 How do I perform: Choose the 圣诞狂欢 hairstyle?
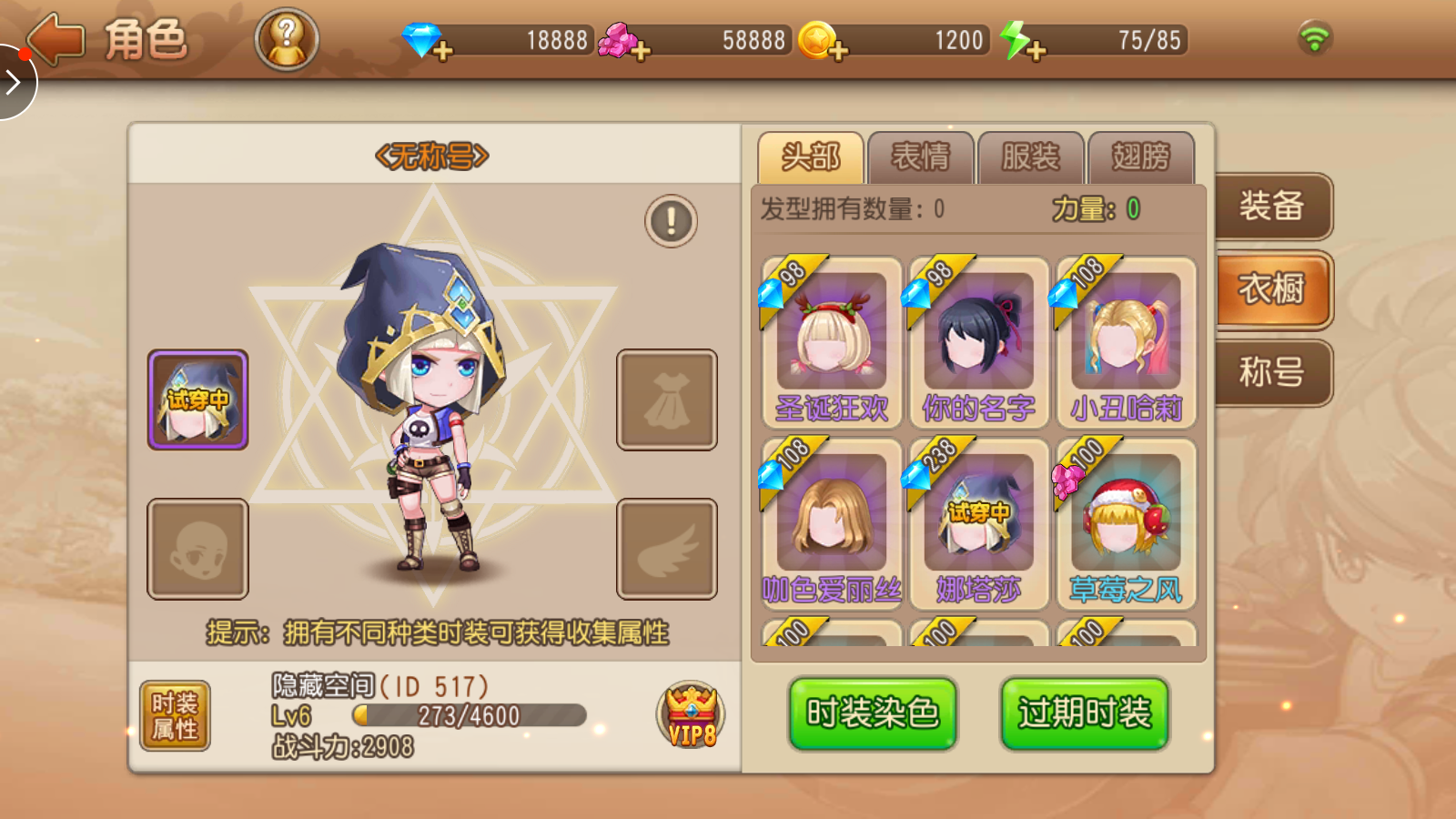coord(831,341)
